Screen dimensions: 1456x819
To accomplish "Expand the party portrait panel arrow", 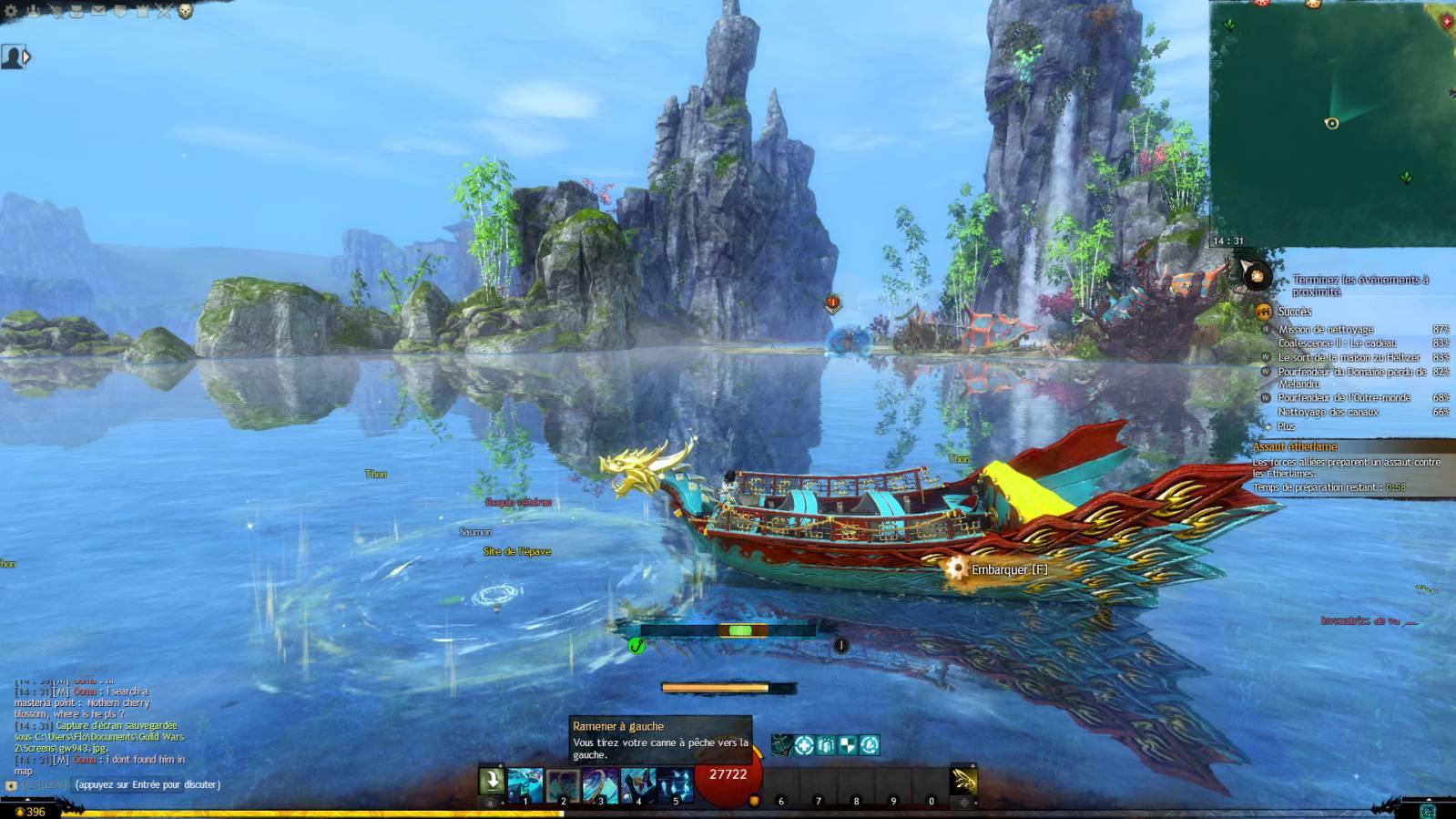I will (26, 57).
